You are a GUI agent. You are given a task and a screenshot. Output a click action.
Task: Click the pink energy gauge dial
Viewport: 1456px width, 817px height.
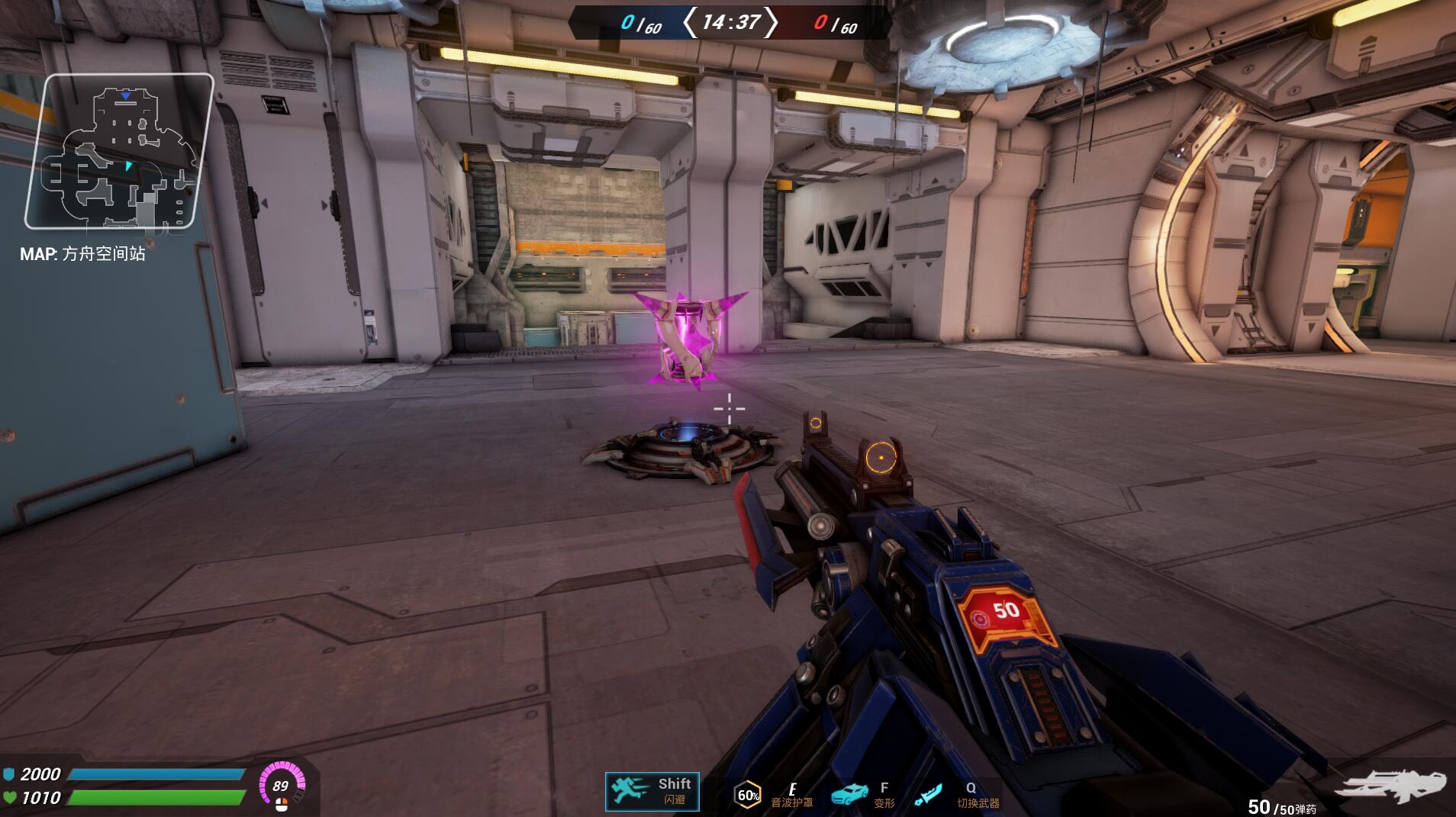click(x=282, y=786)
